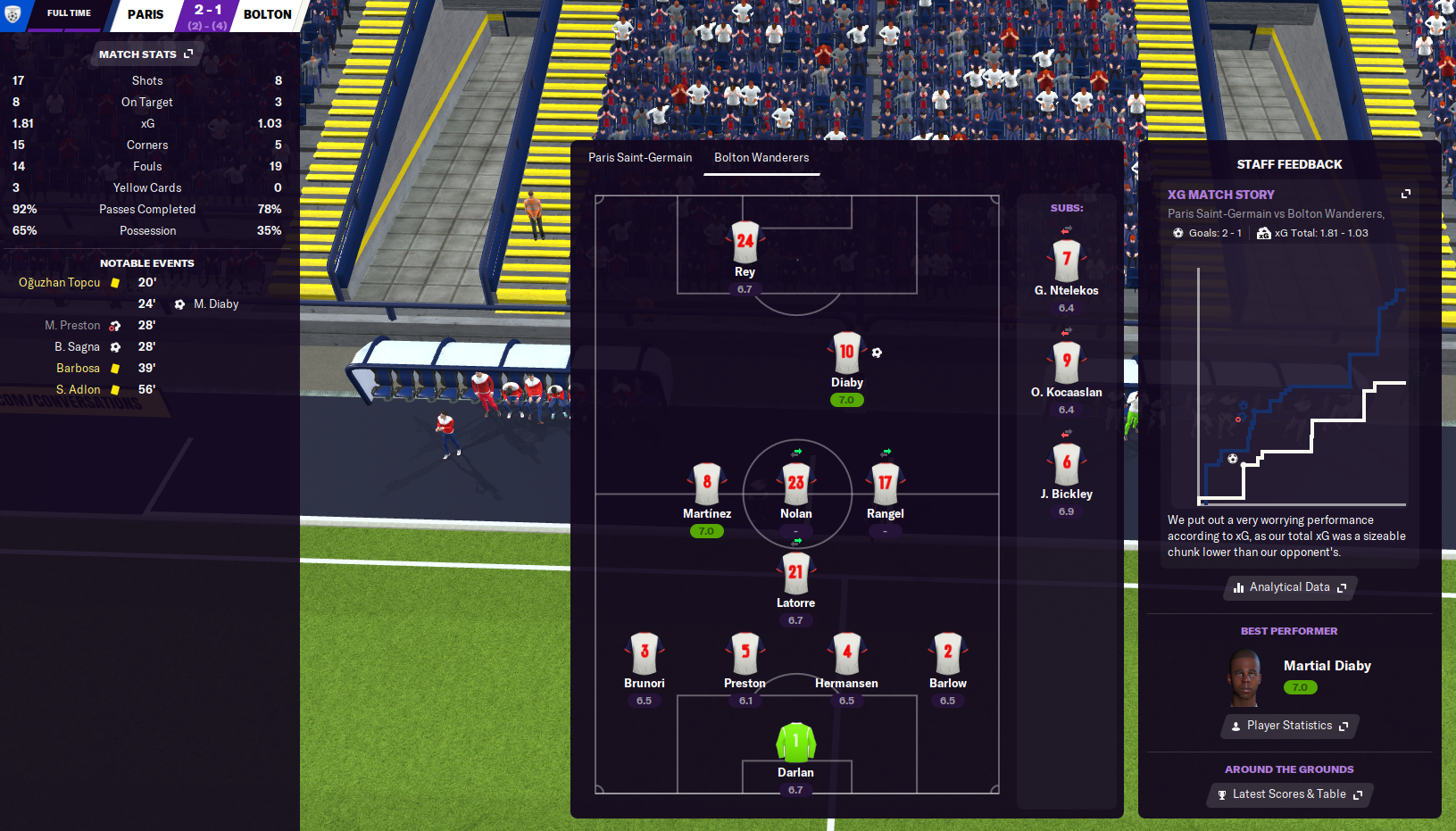Show Latest Scores & Table
Viewport: 1456px width, 831px height.
pyautogui.click(x=1290, y=794)
